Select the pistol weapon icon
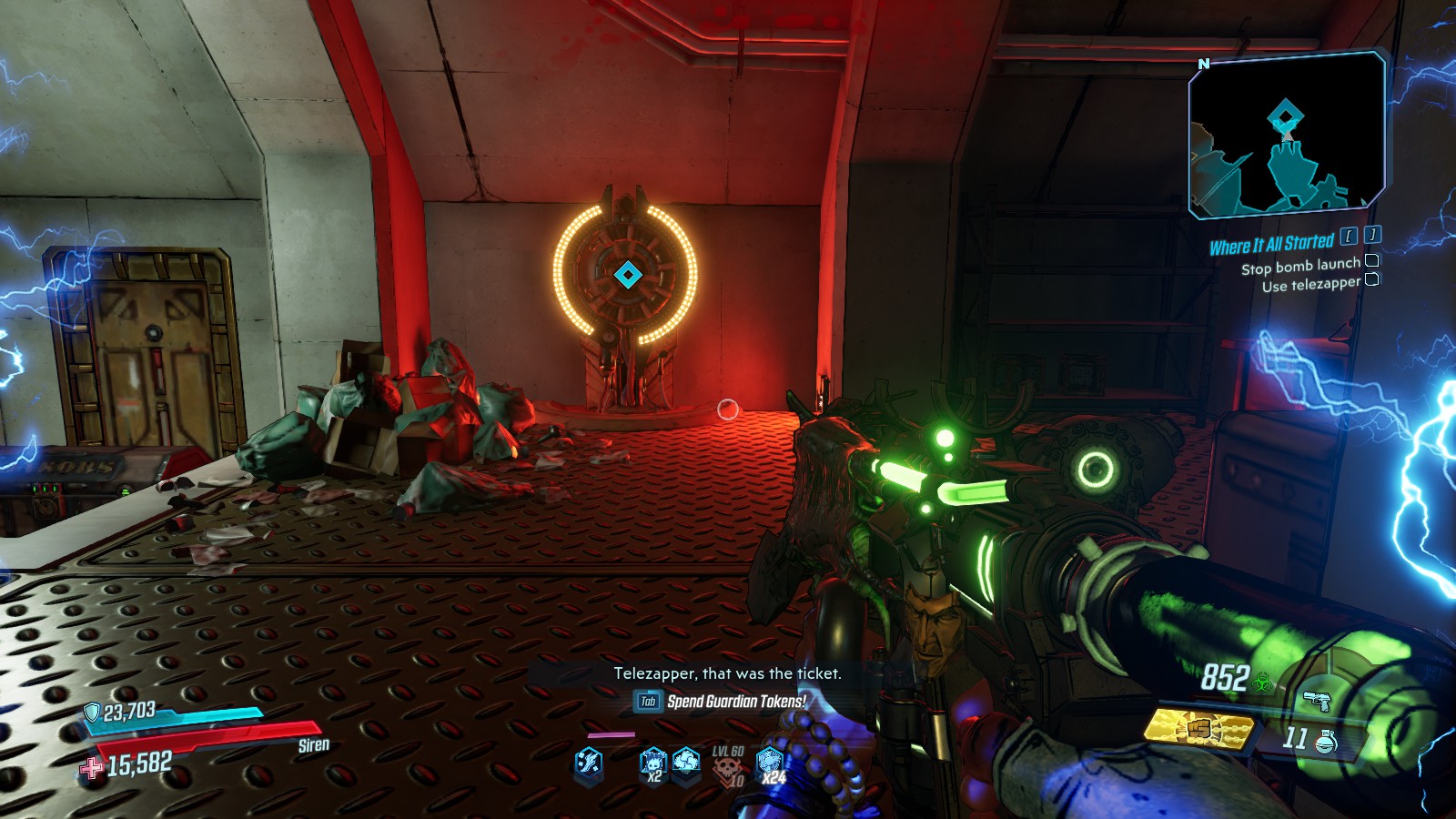Screen dimensions: 1456x819 pos(1317,701)
